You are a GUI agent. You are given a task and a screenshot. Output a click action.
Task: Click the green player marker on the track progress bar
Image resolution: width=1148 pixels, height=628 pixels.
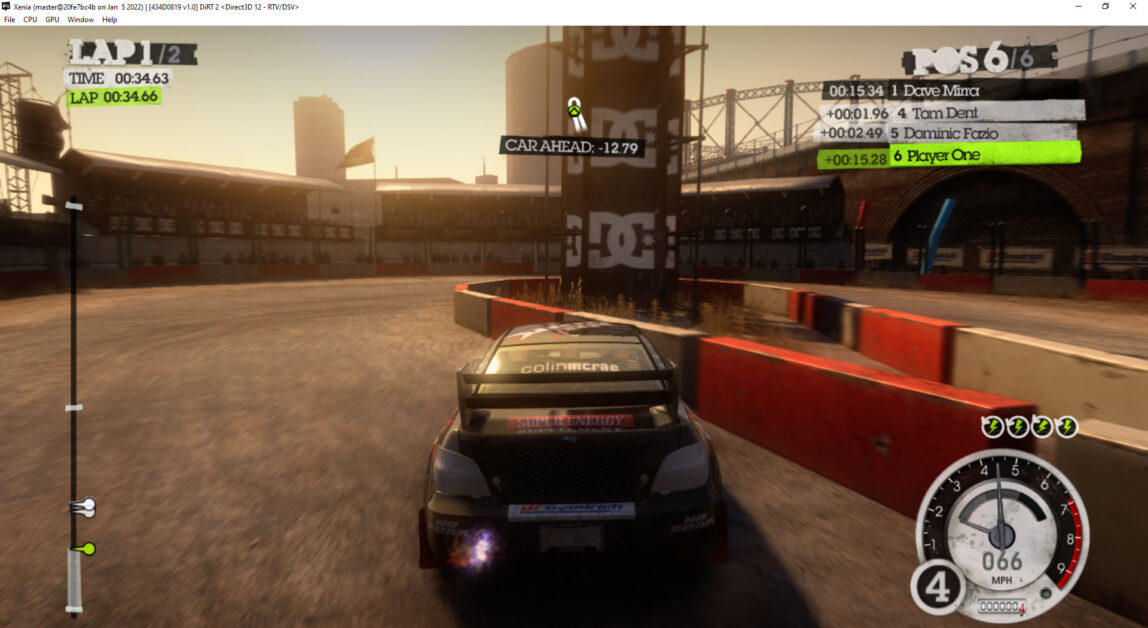tap(87, 548)
